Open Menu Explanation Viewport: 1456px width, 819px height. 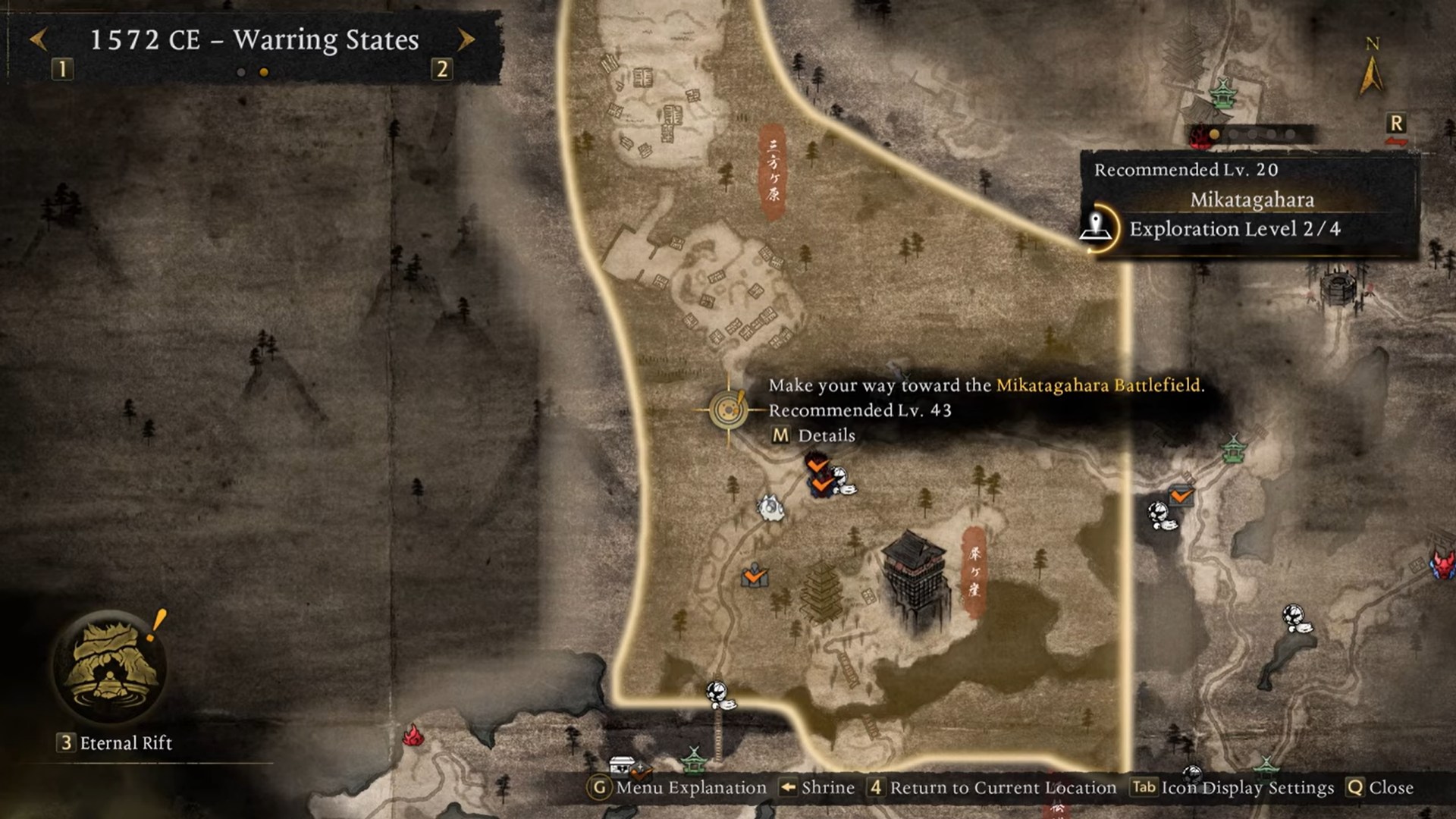pos(678,788)
